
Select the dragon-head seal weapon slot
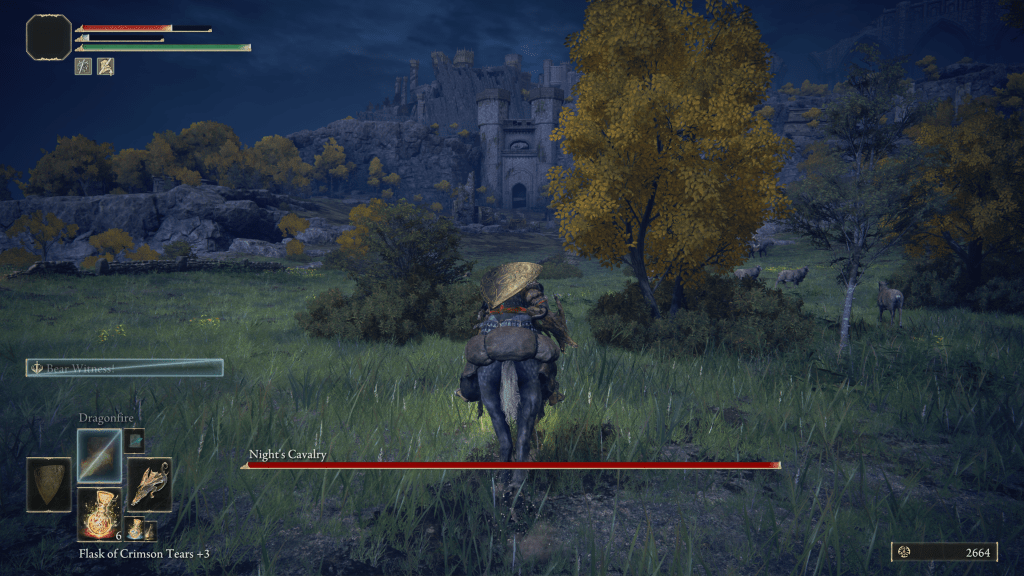149,485
